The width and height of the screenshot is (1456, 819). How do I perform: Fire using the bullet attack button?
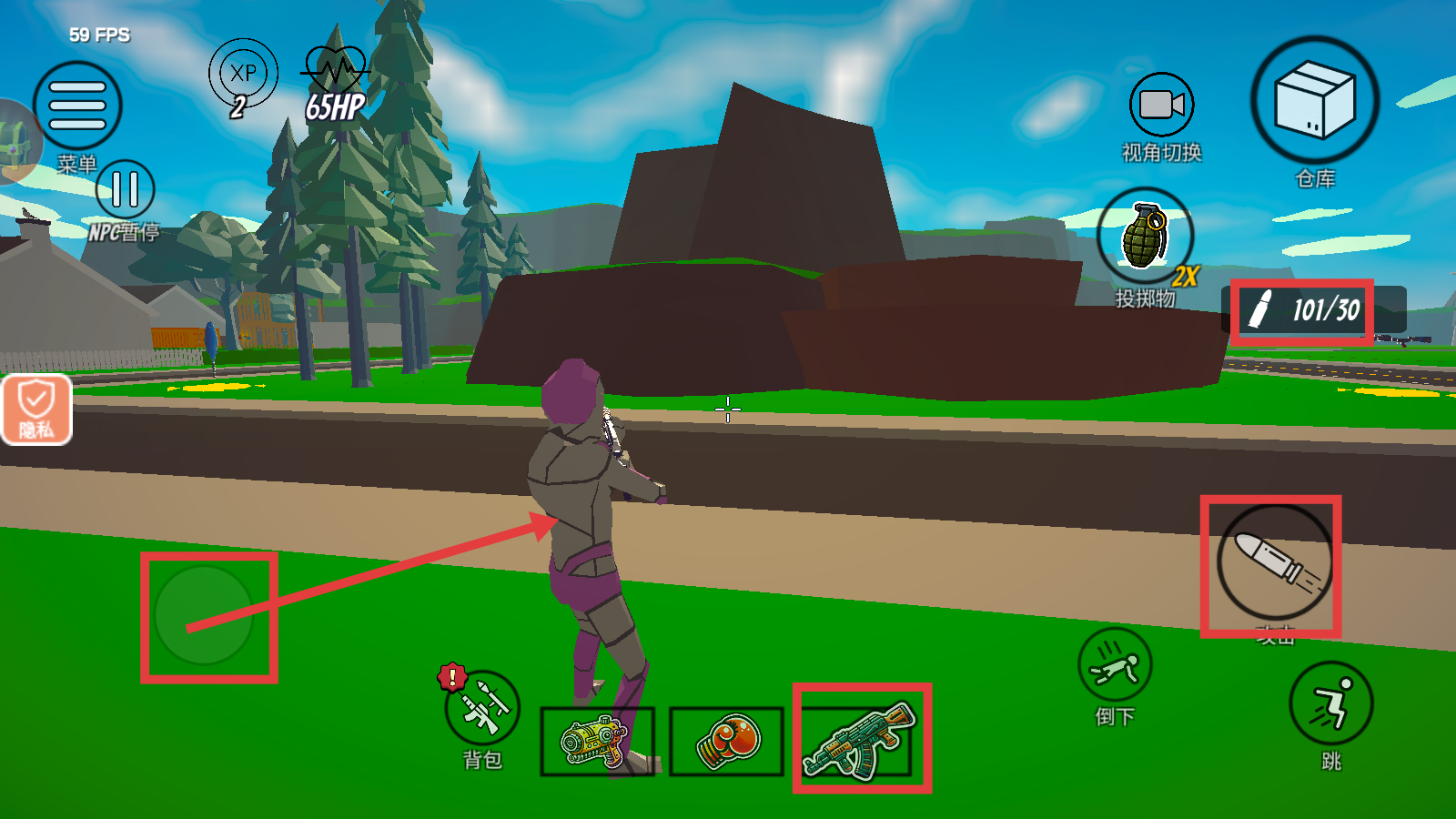[1274, 562]
